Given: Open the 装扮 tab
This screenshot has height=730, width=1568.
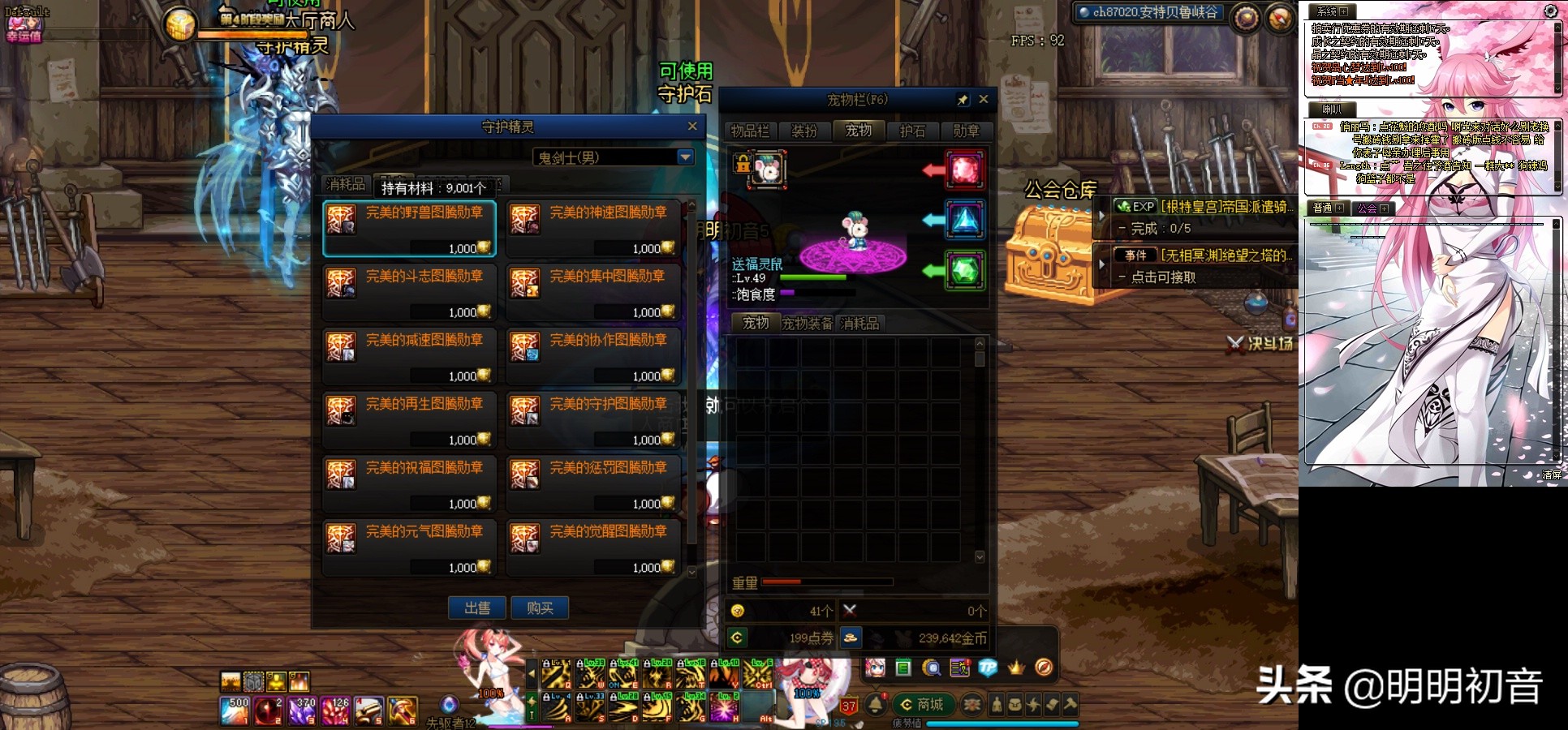Looking at the screenshot, I should click(804, 131).
